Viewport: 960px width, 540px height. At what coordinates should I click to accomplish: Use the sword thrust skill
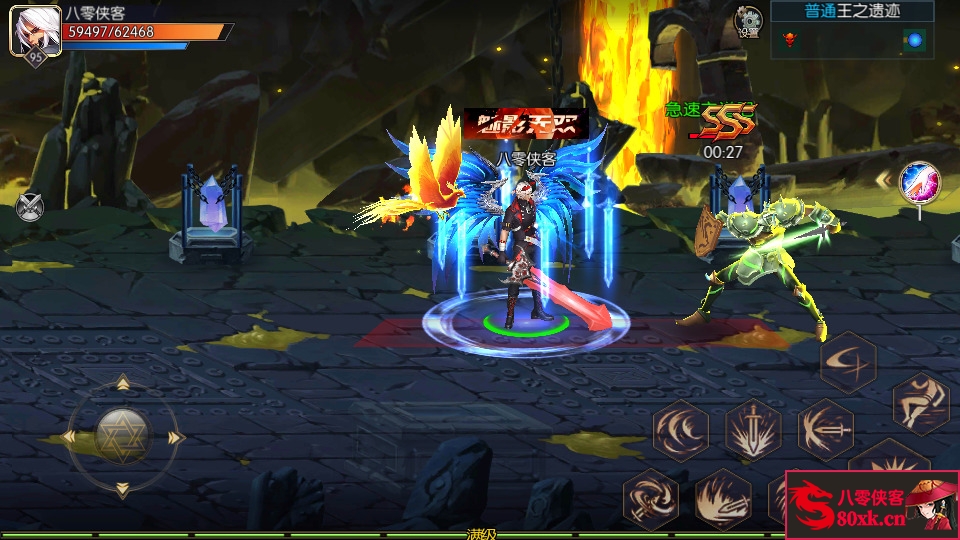click(826, 430)
